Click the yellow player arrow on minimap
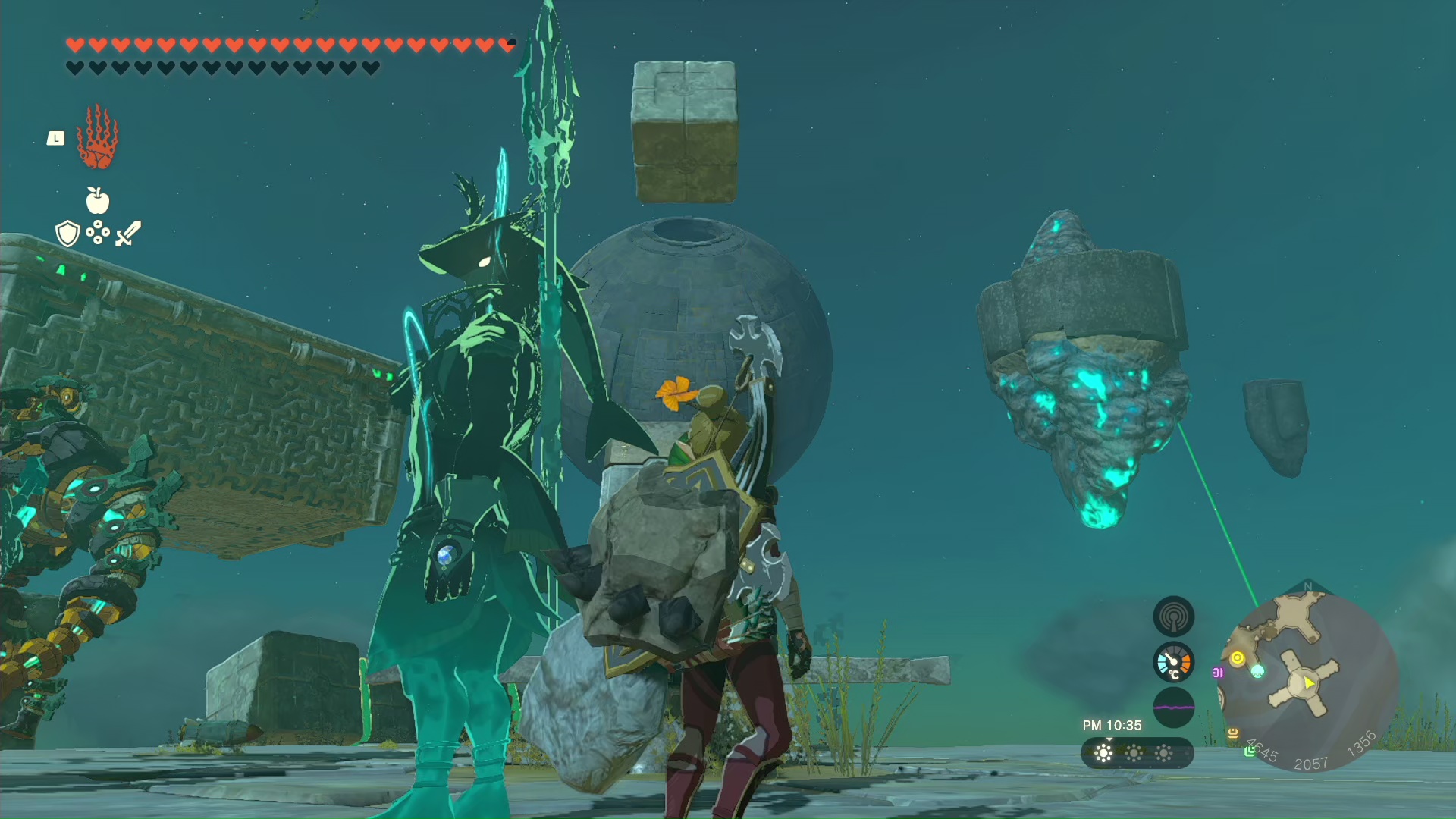The width and height of the screenshot is (1456, 819). pos(1309,683)
